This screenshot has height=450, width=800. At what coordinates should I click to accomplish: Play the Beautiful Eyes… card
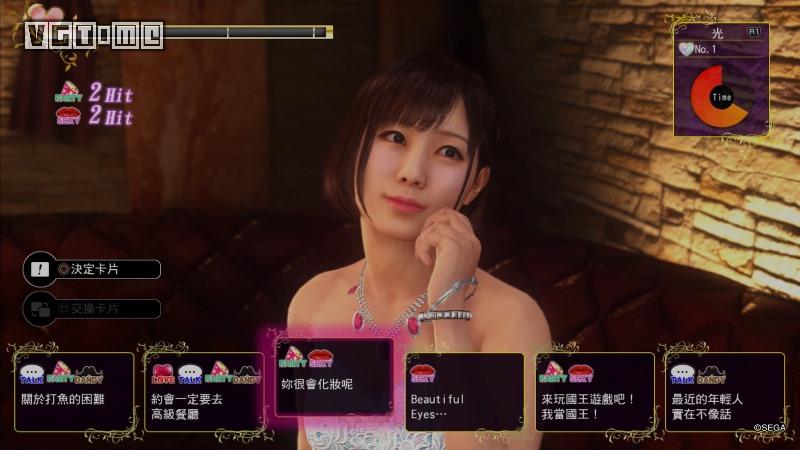point(464,391)
